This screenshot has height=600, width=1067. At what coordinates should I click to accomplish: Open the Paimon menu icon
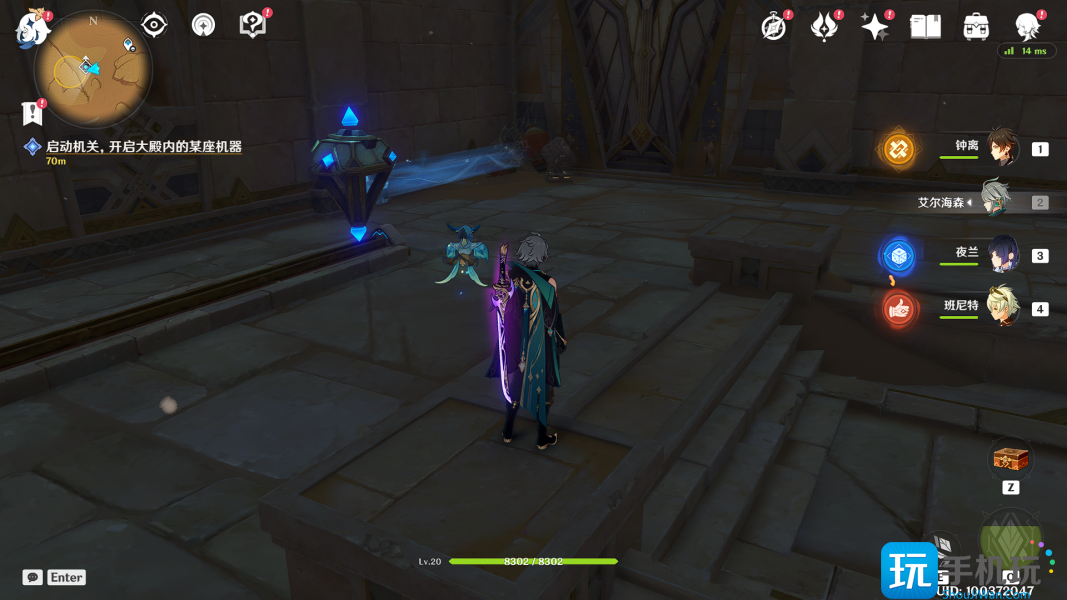(x=32, y=28)
